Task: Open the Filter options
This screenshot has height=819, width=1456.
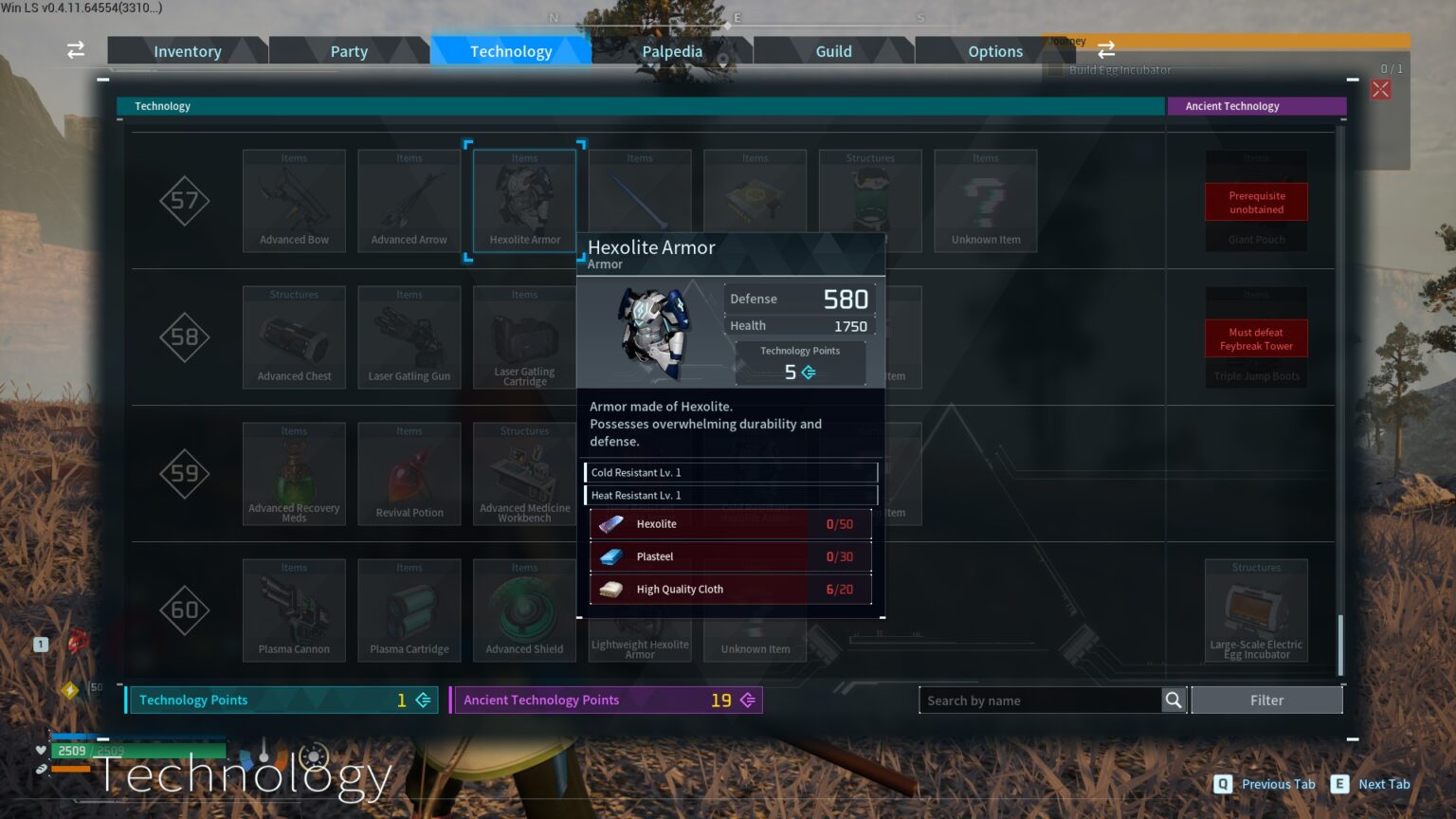Action: point(1266,701)
